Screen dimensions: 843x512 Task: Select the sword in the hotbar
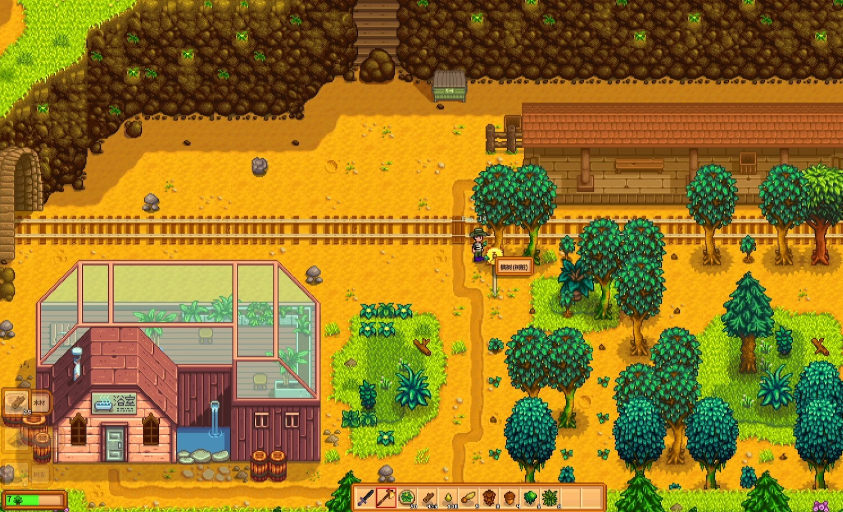point(365,497)
